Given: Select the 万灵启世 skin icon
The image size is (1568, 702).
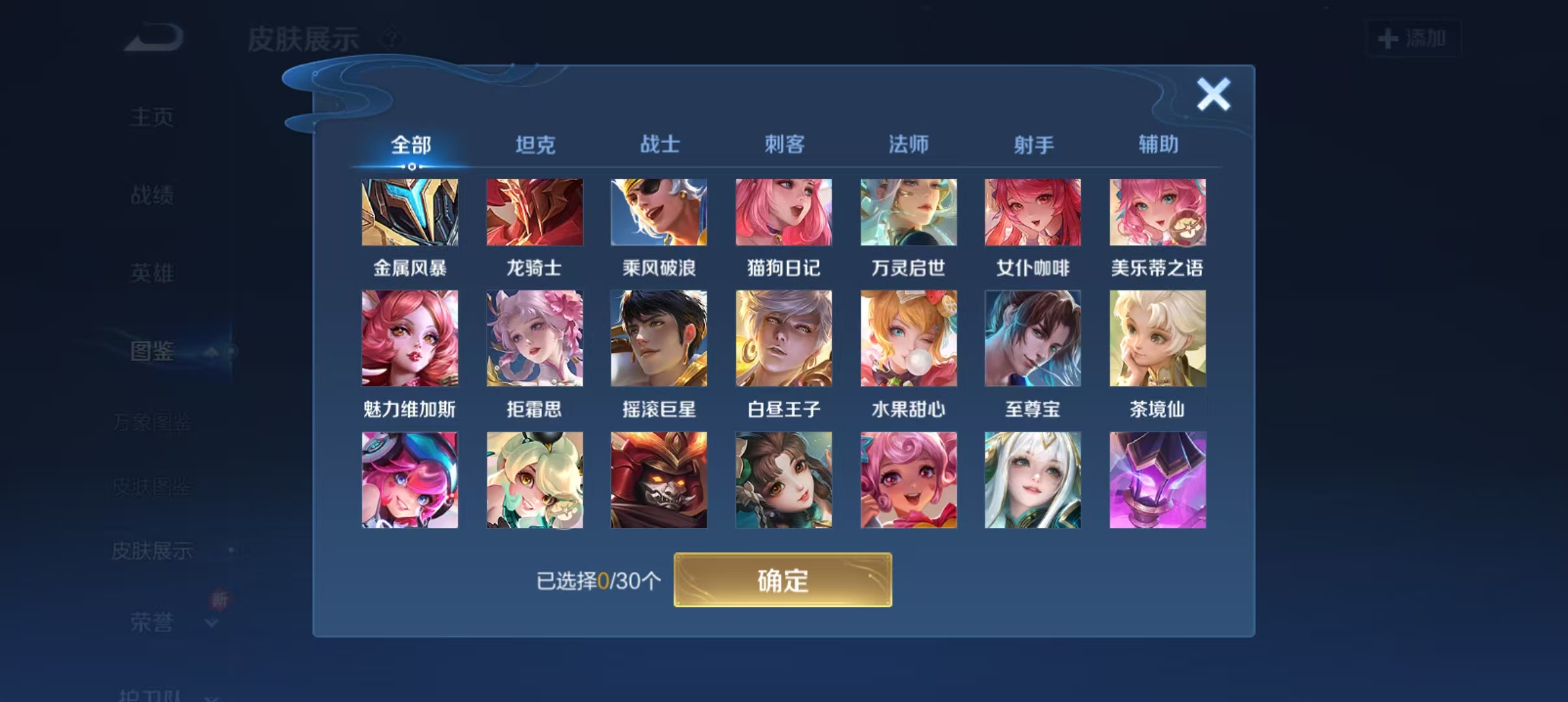Looking at the screenshot, I should coord(908,213).
